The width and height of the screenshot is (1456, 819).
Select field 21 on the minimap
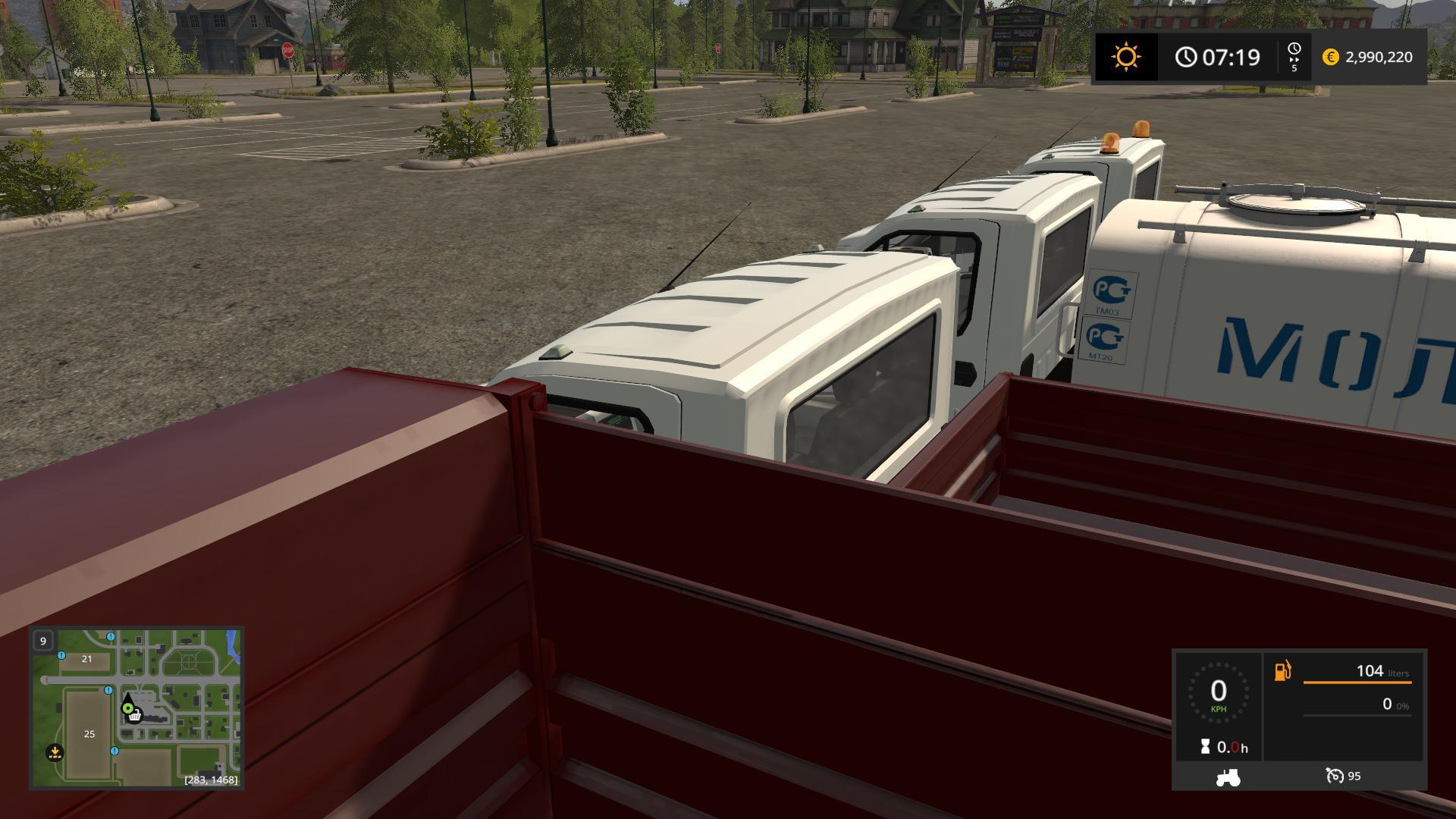[x=86, y=659]
